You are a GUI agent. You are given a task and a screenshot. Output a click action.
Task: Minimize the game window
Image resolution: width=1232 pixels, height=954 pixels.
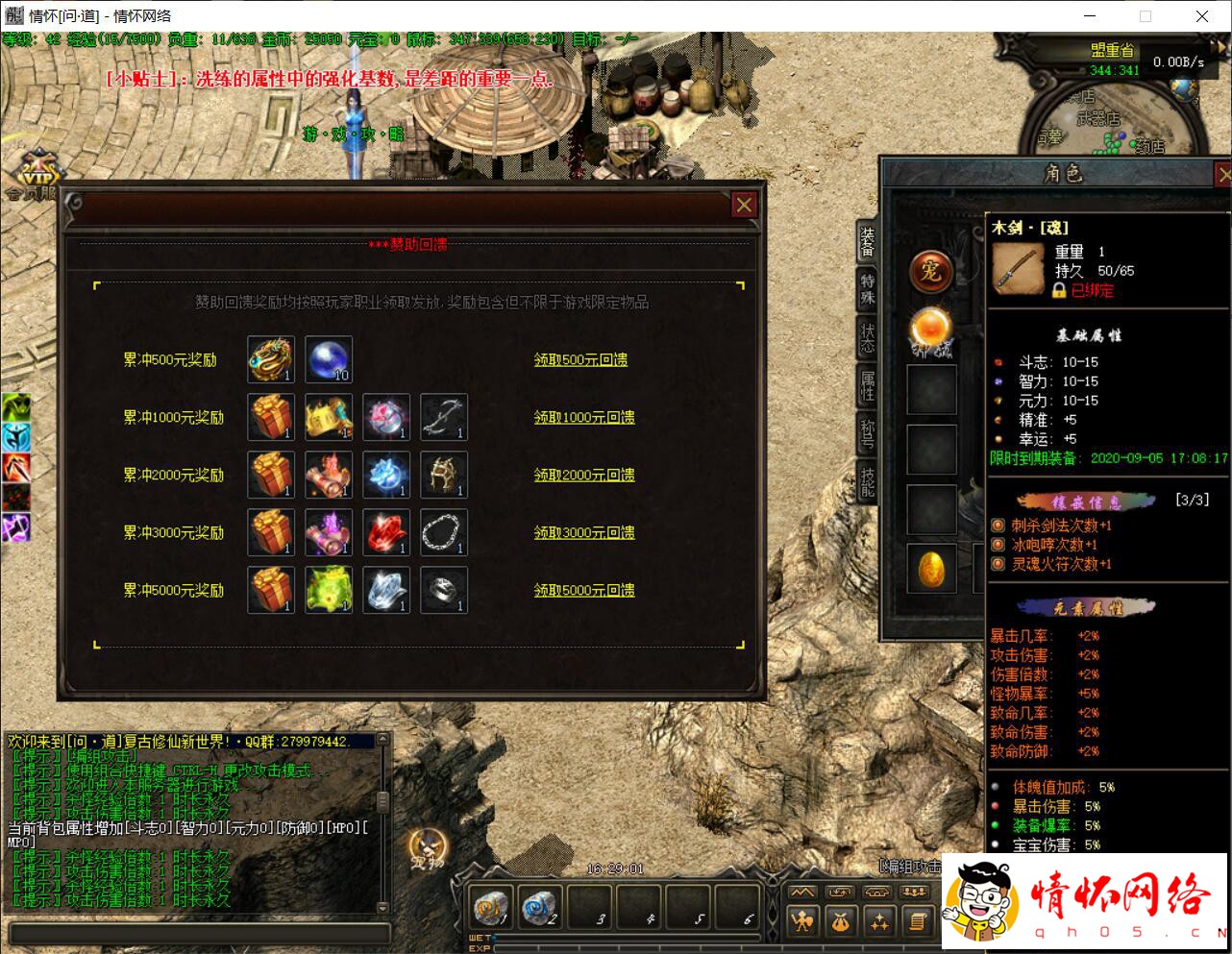(x=1090, y=16)
